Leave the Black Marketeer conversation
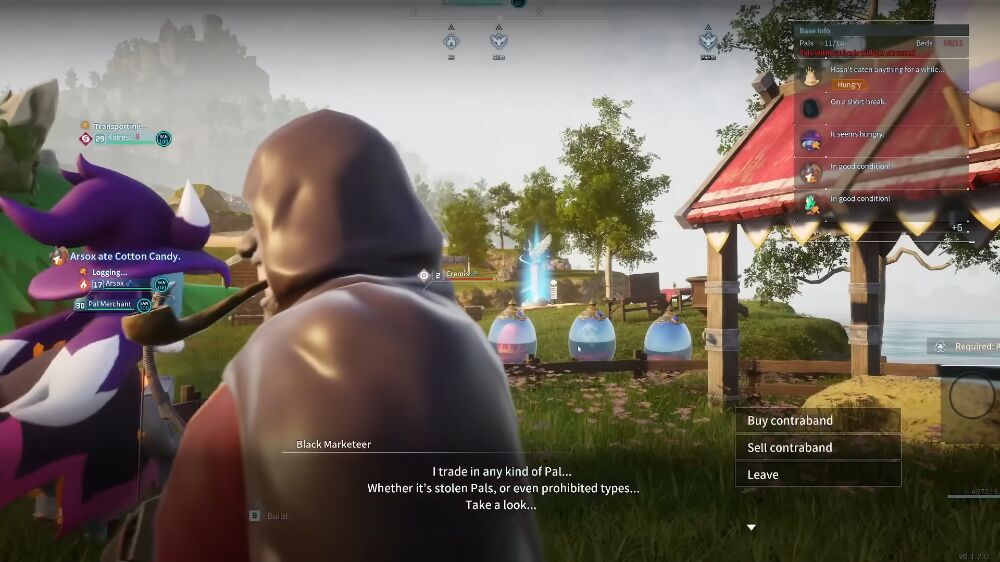This screenshot has height=562, width=1000. pyautogui.click(x=817, y=475)
